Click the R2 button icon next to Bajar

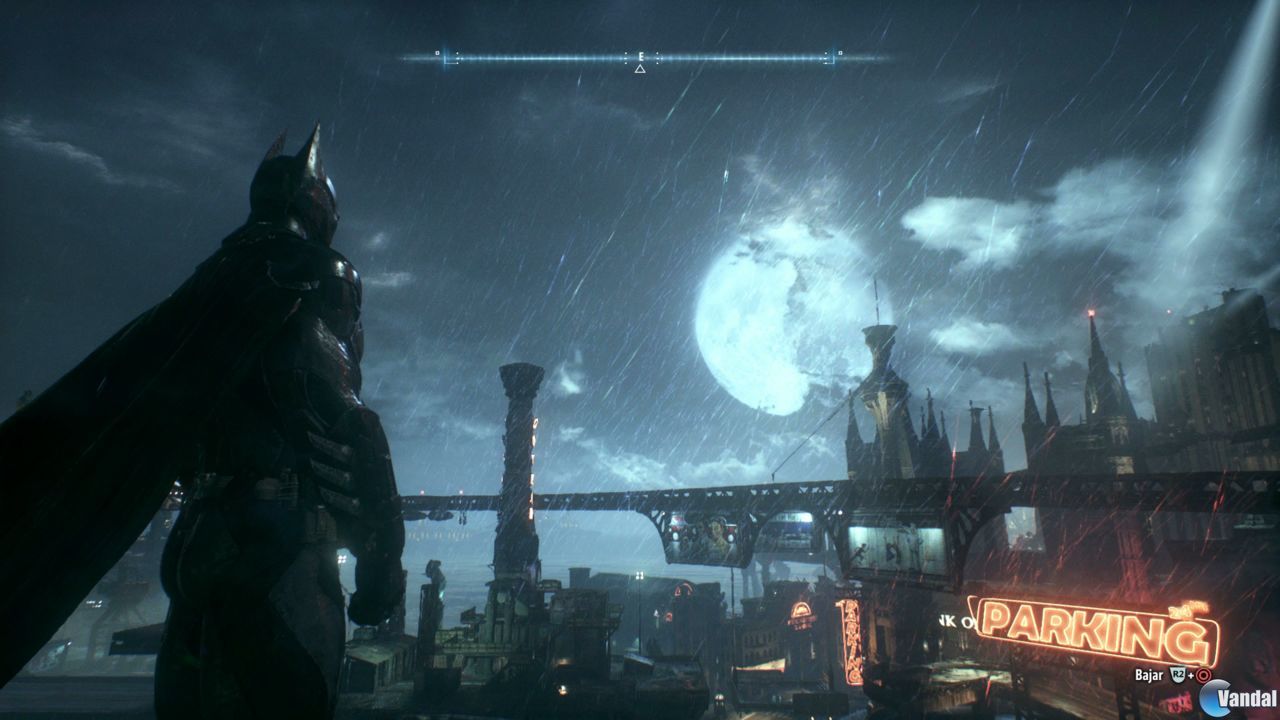point(1178,674)
